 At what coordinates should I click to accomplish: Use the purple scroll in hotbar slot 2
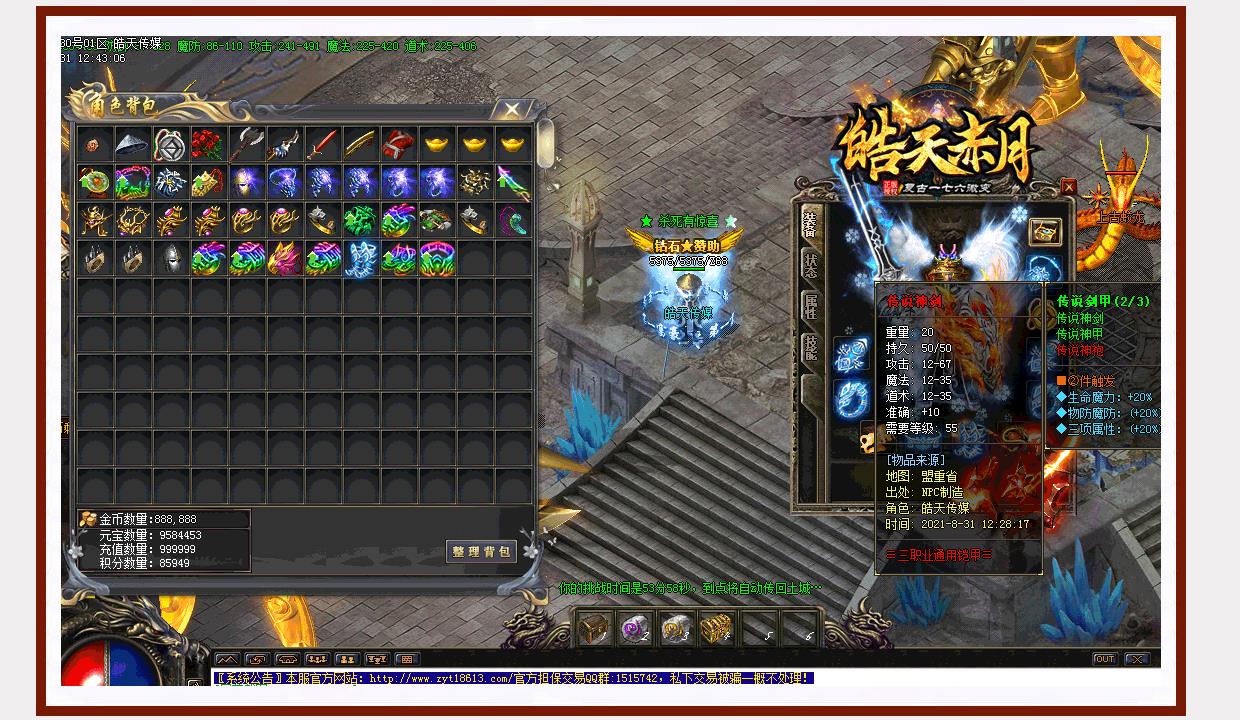tap(634, 628)
